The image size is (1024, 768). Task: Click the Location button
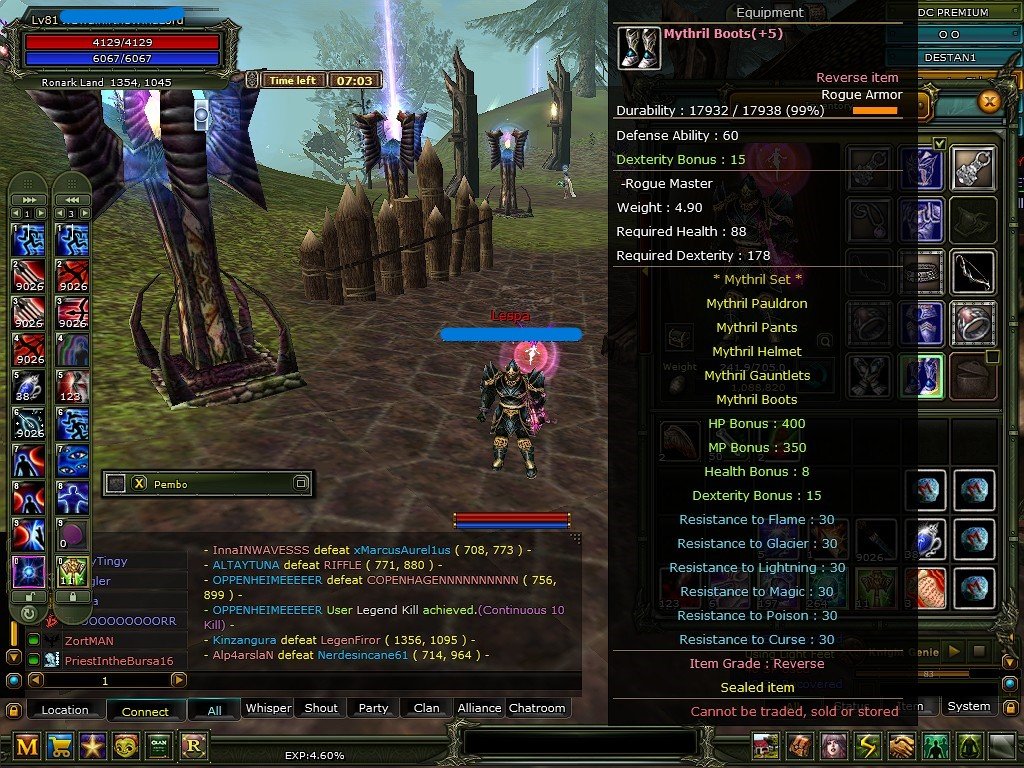click(x=65, y=710)
